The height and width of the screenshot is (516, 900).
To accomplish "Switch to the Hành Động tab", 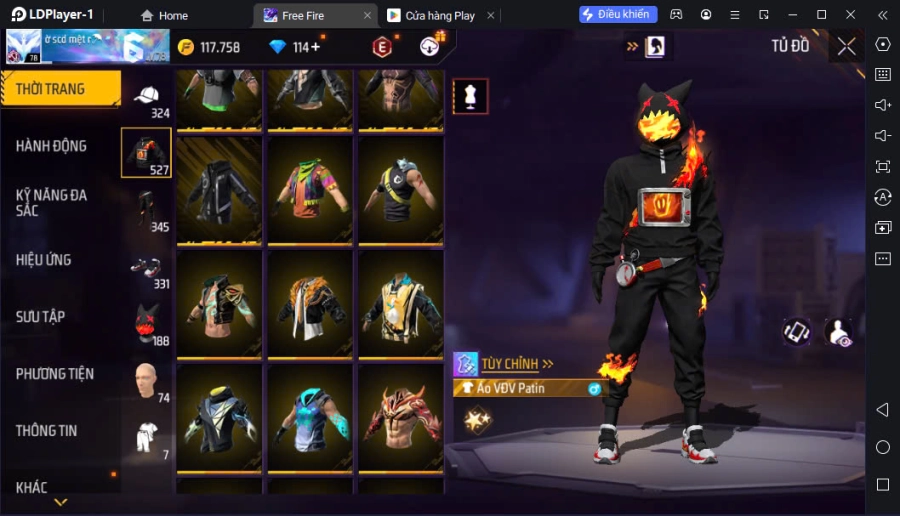I will [x=52, y=146].
